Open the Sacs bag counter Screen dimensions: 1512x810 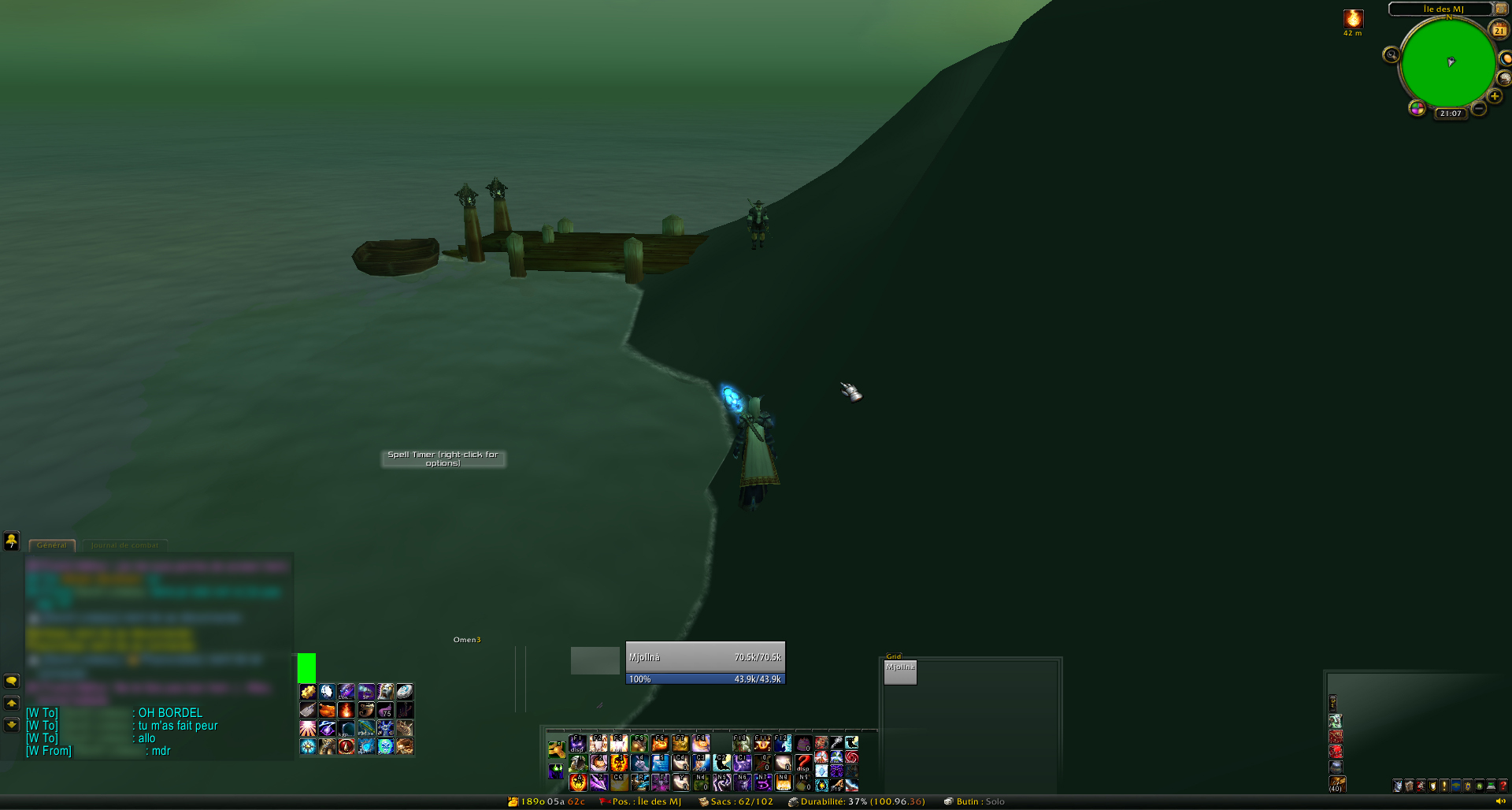(736, 802)
